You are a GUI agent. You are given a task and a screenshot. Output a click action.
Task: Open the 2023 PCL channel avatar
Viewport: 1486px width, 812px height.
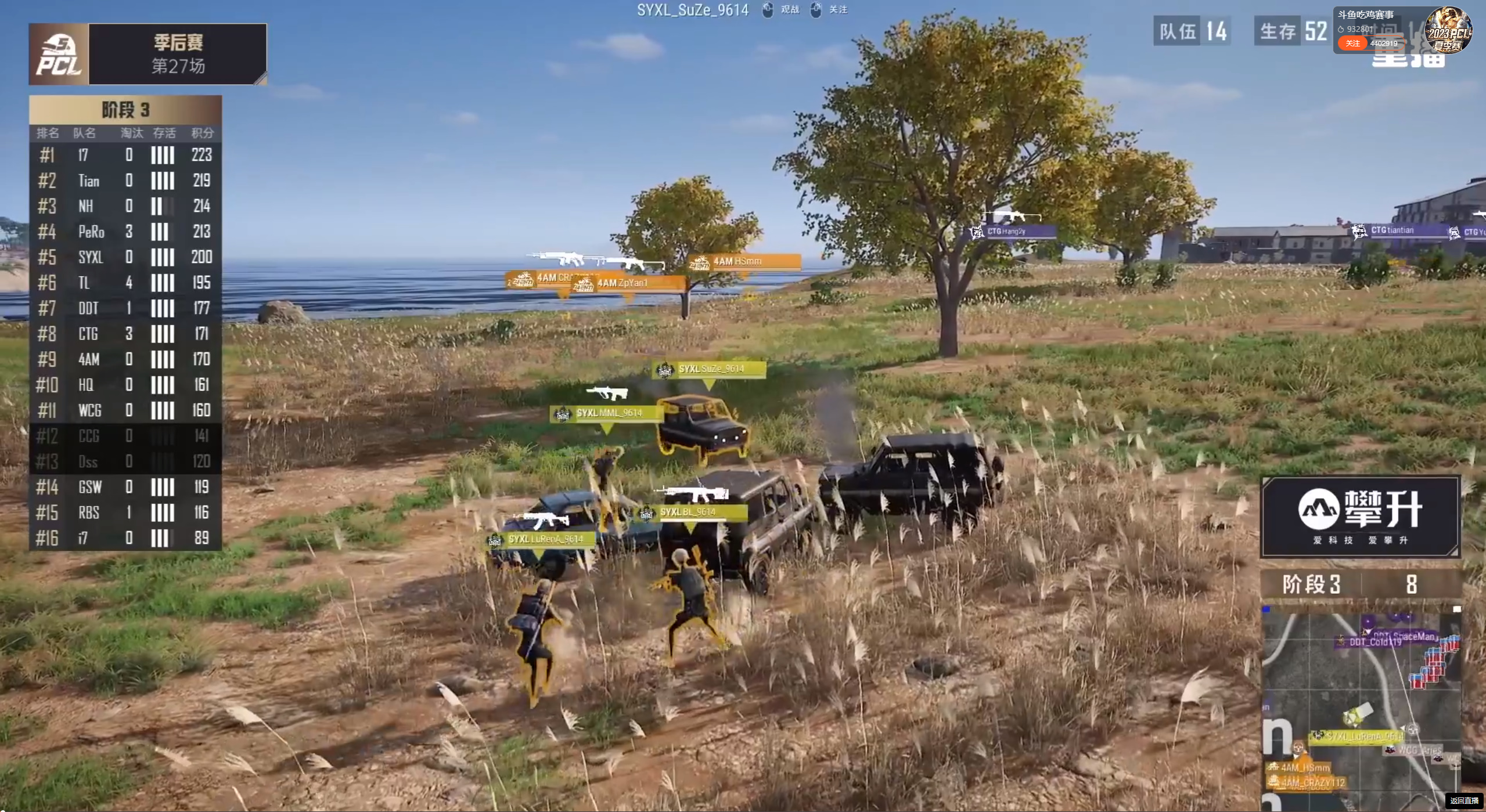[x=1449, y=29]
